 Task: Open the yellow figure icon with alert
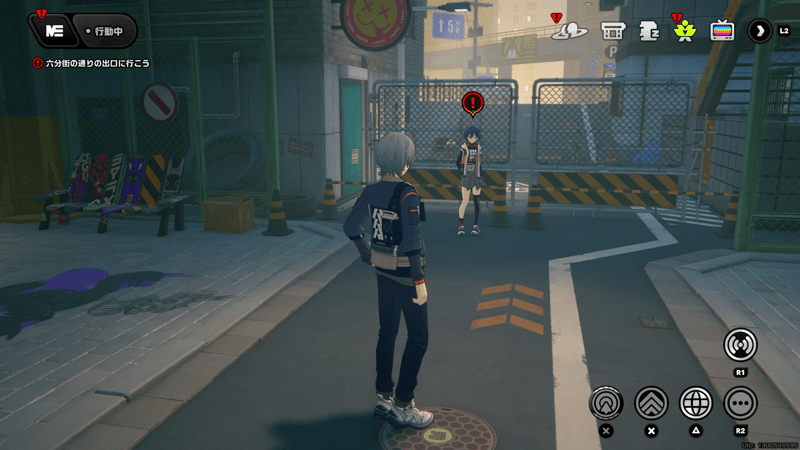pos(685,31)
